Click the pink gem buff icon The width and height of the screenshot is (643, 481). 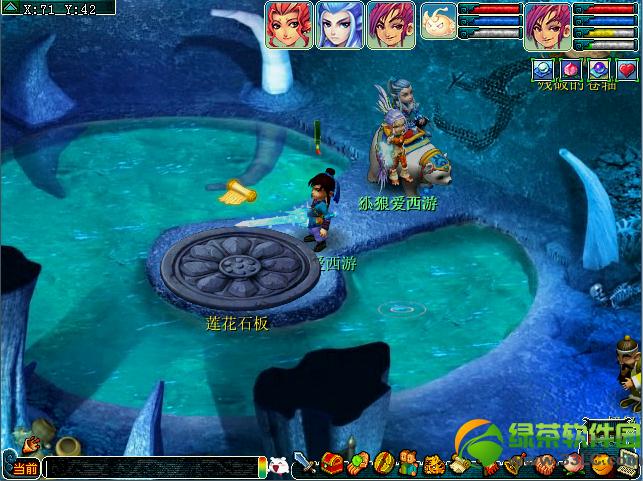tap(570, 69)
